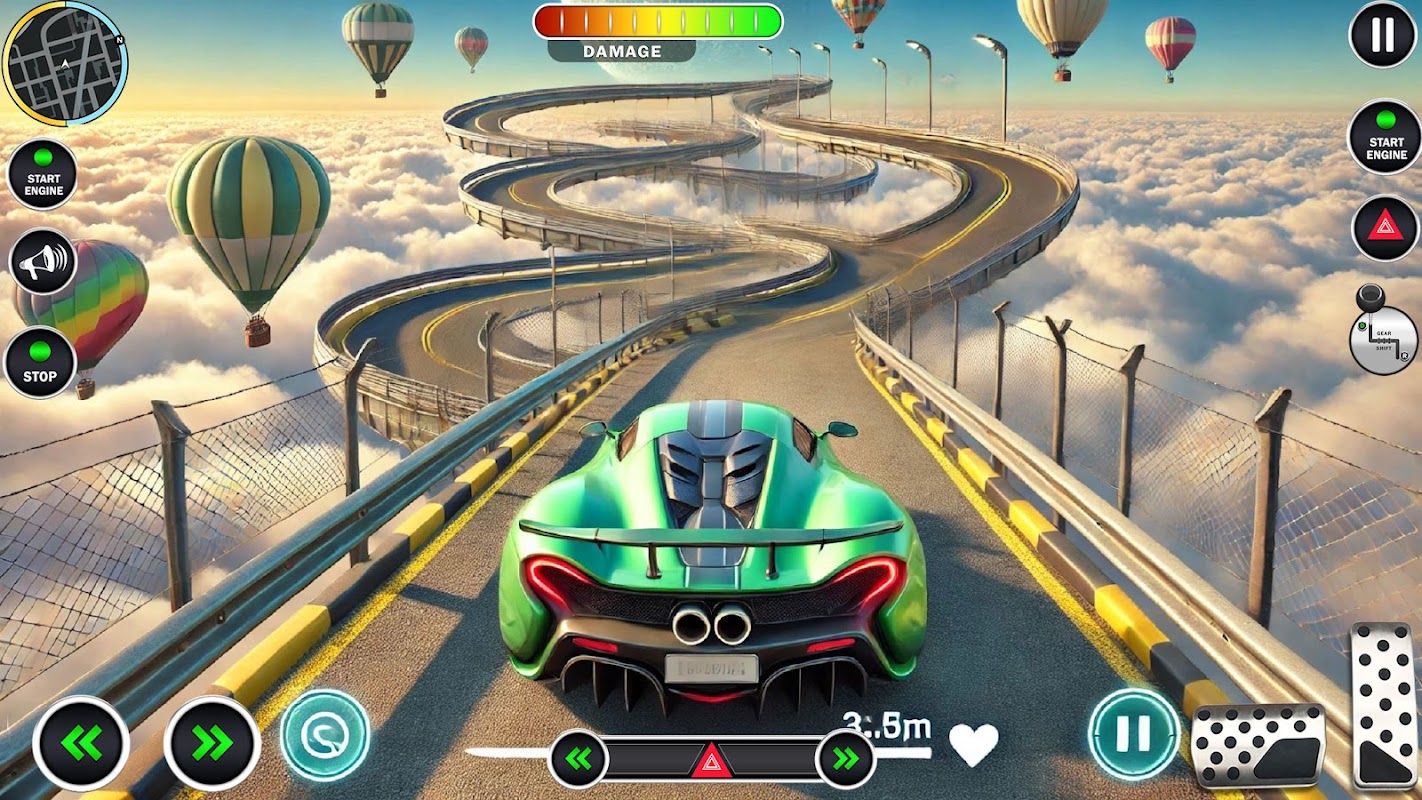The image size is (1422, 800).
Task: Steer with the large left double-arrow button
Action: tap(81, 743)
